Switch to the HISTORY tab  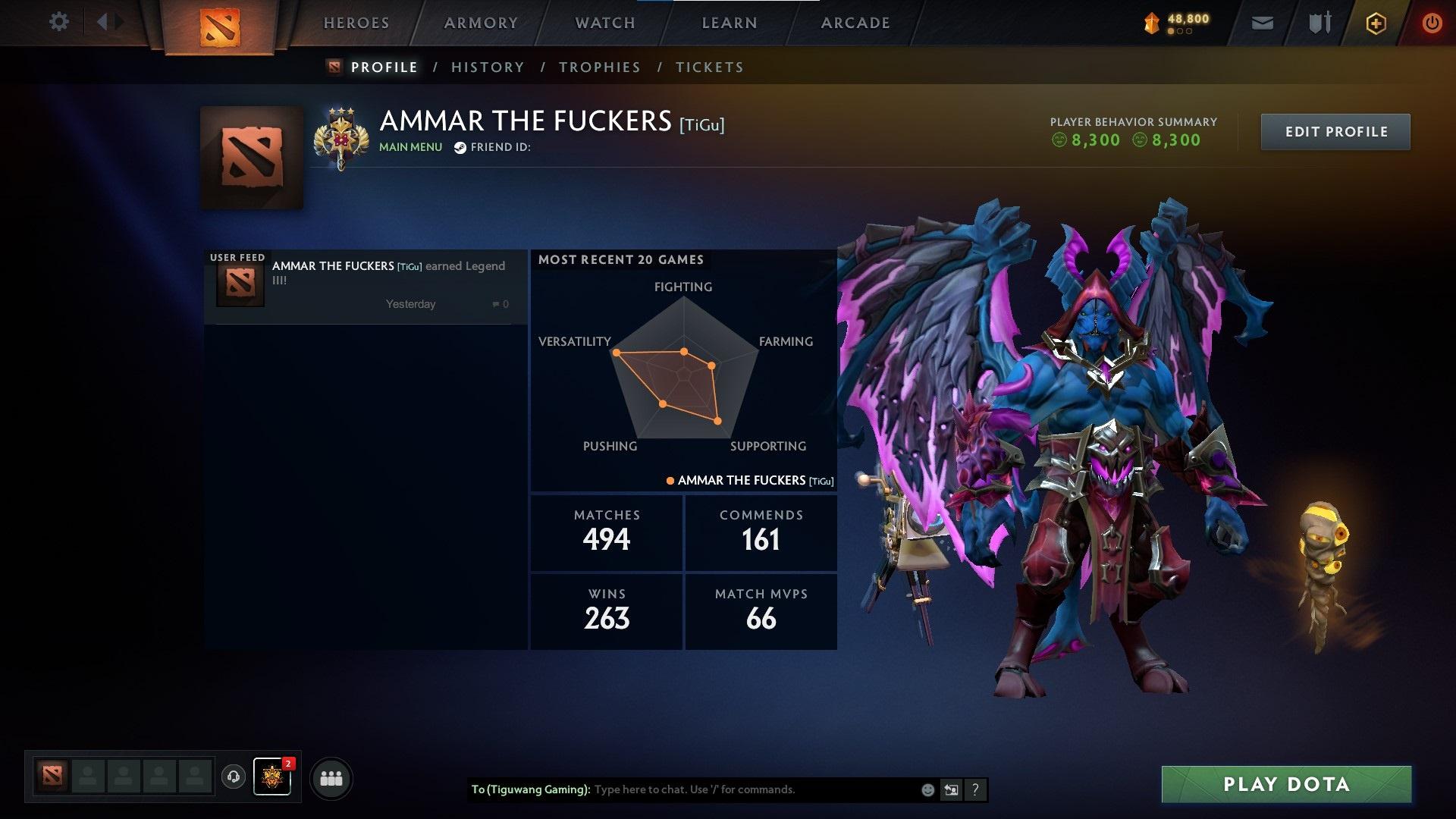point(487,67)
